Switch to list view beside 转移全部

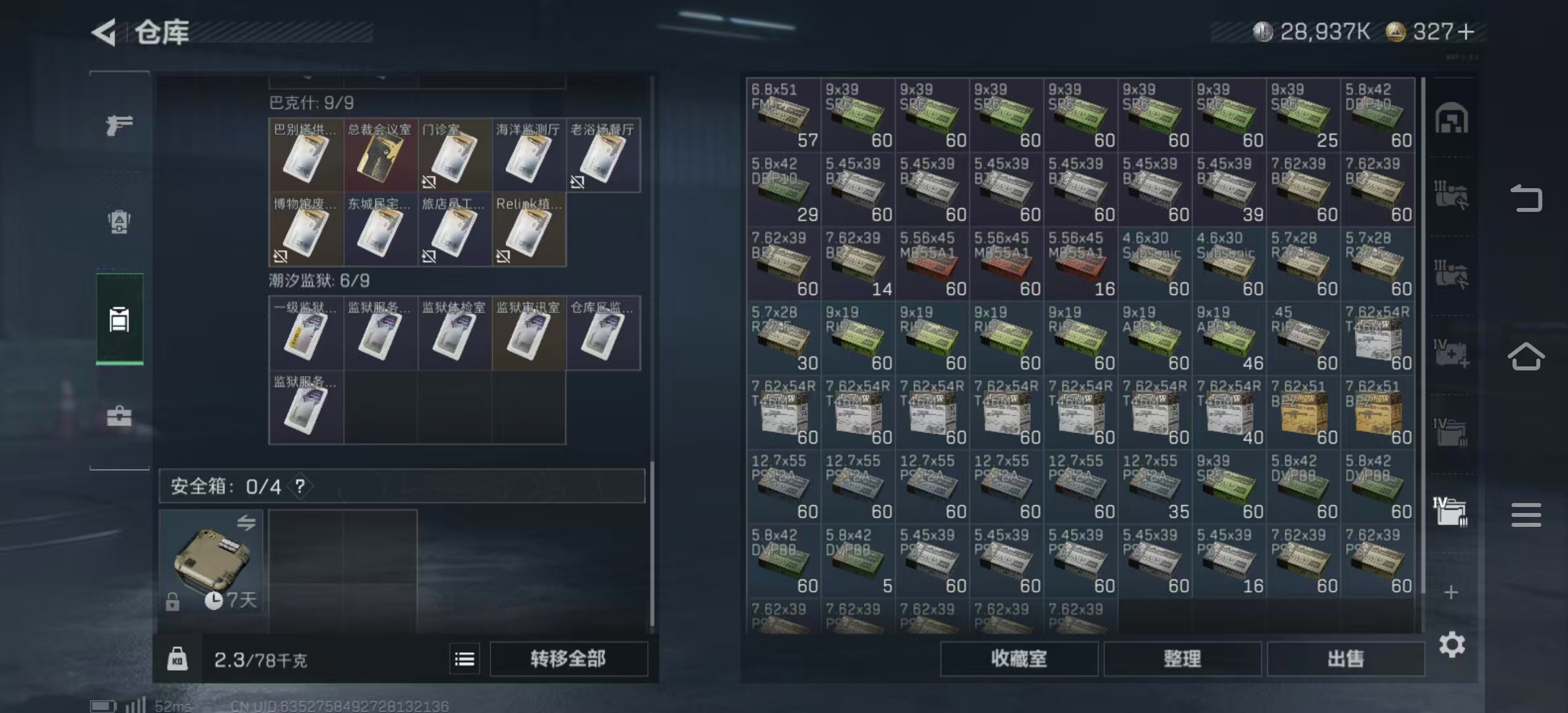[465, 658]
